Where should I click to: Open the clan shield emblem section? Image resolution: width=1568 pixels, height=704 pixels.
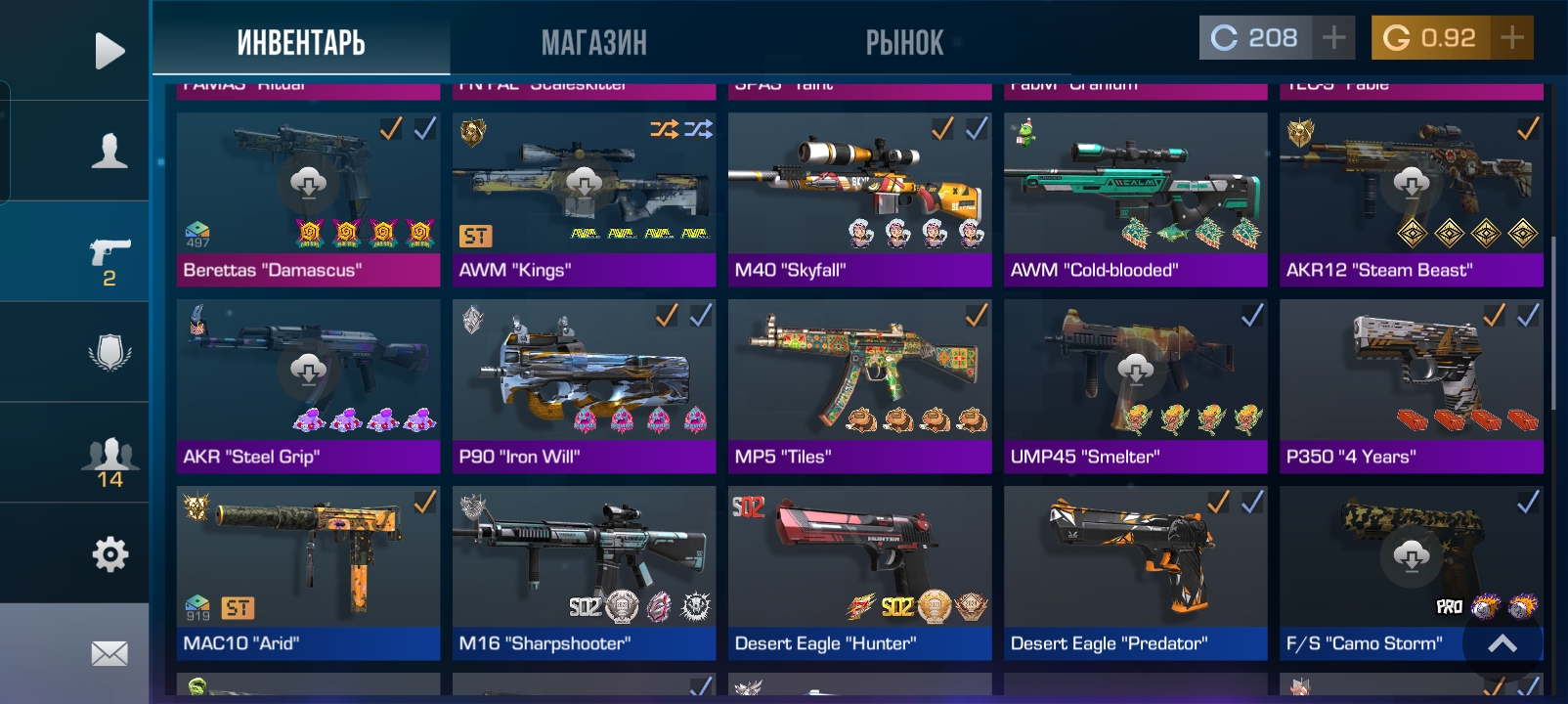(x=109, y=352)
